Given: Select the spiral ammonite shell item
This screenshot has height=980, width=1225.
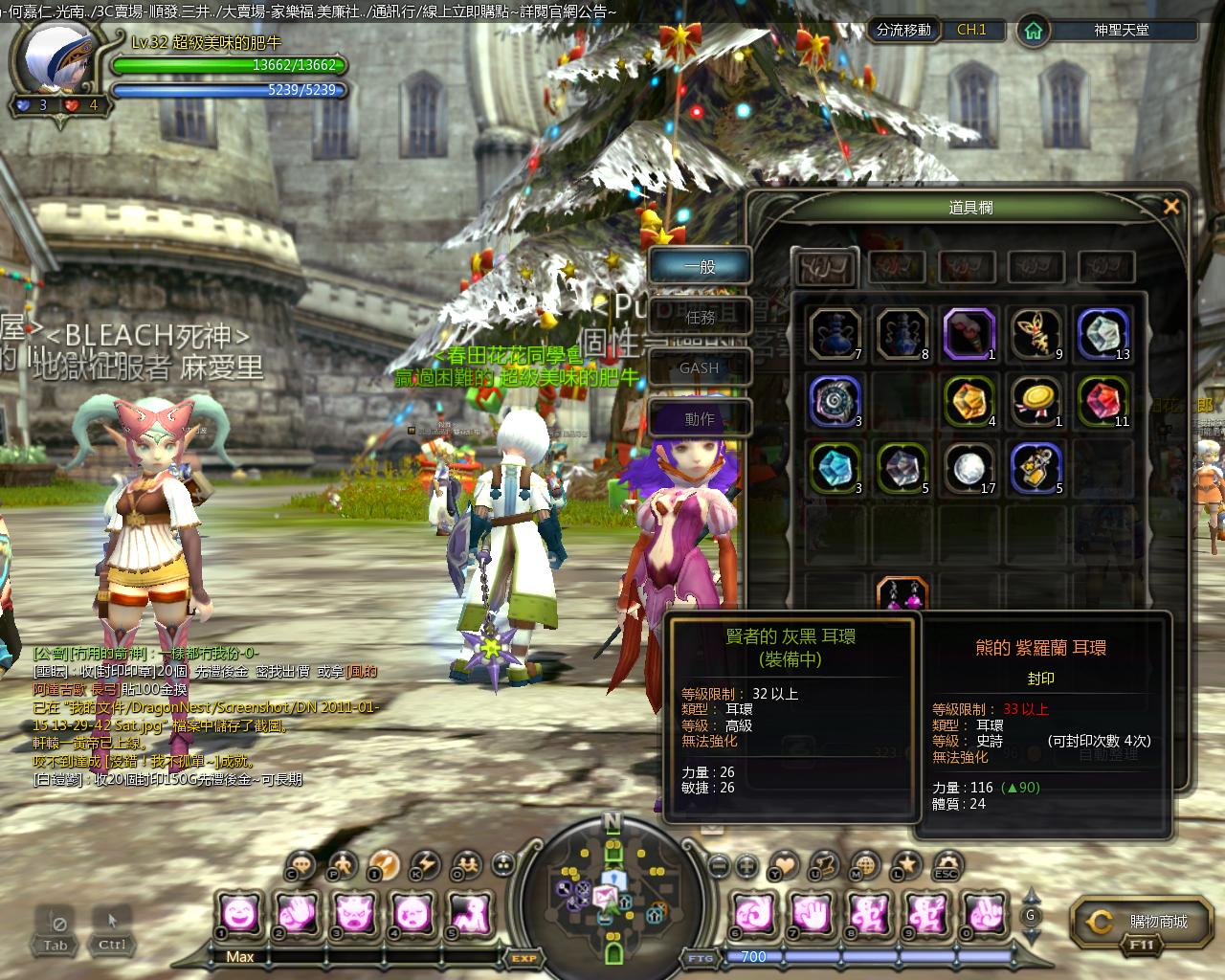Looking at the screenshot, I should pos(835,401).
